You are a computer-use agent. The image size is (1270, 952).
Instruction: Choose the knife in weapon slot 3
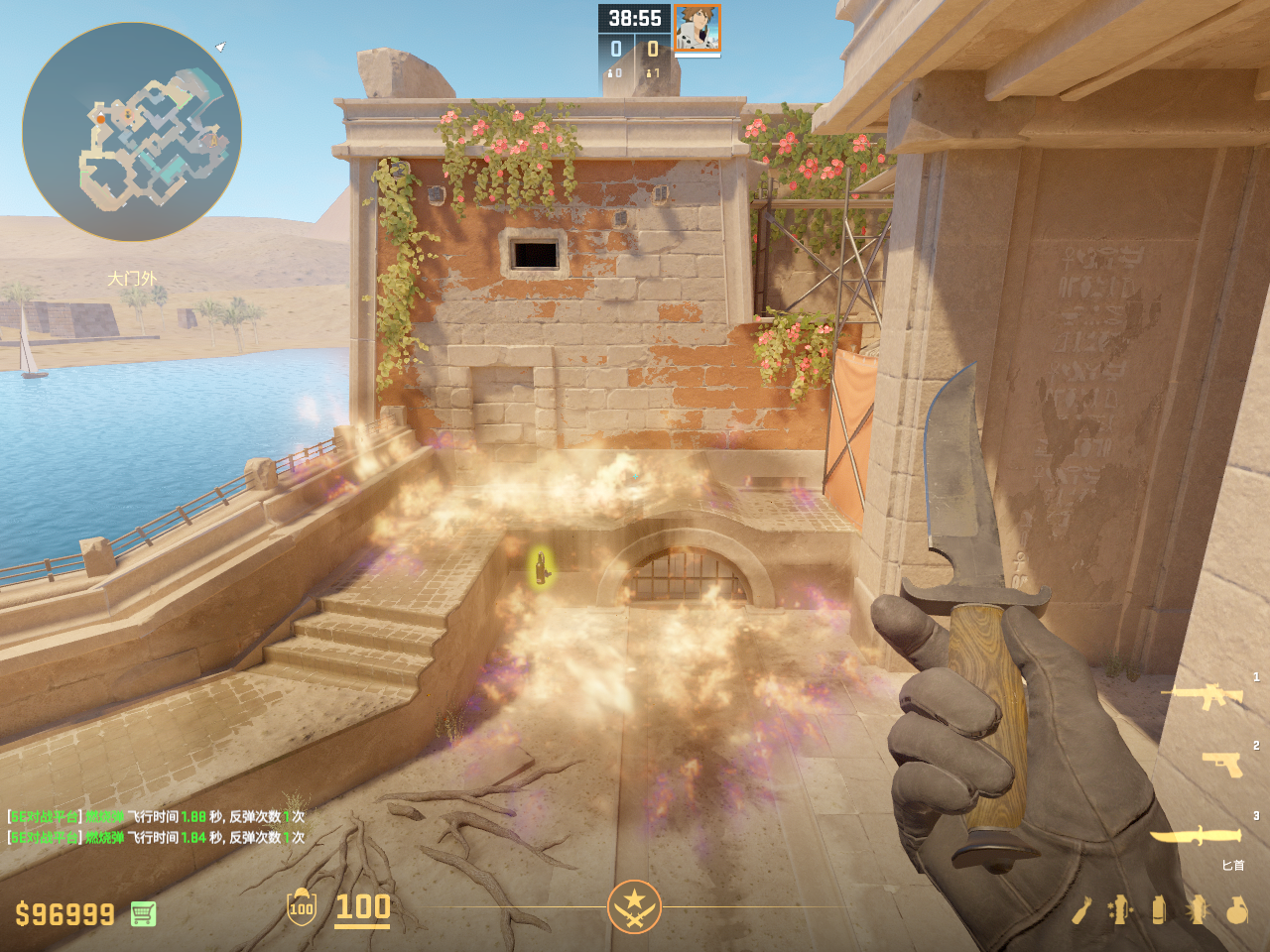point(1196,836)
